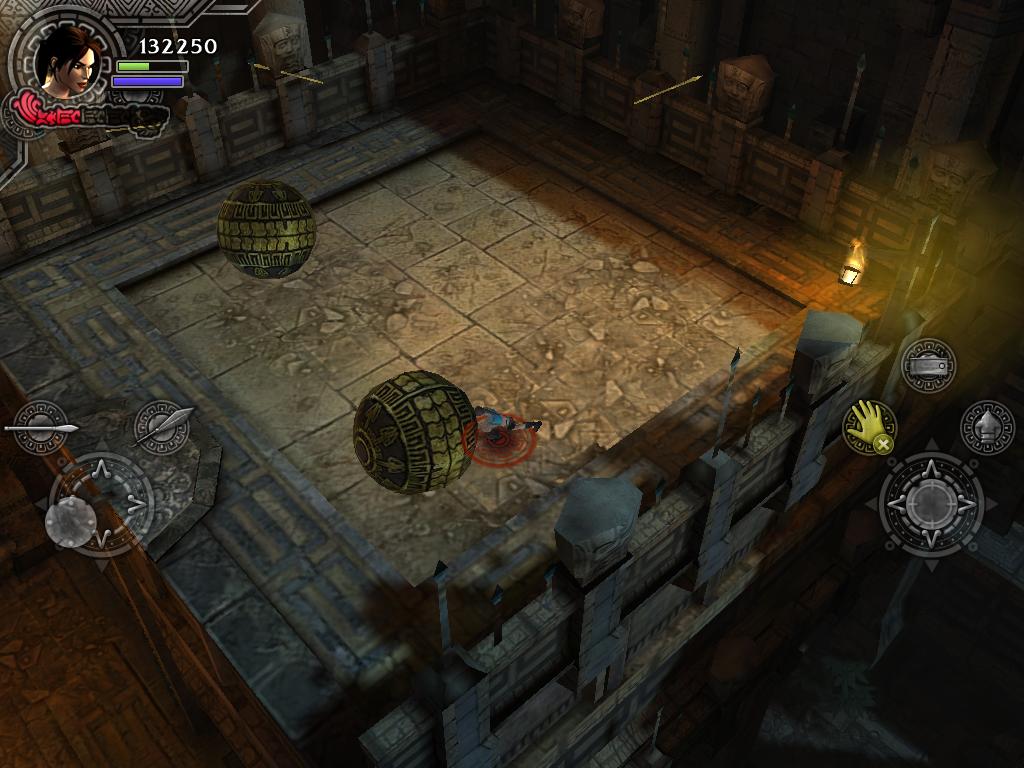Hit the upward arrow jump button

(x=987, y=427)
